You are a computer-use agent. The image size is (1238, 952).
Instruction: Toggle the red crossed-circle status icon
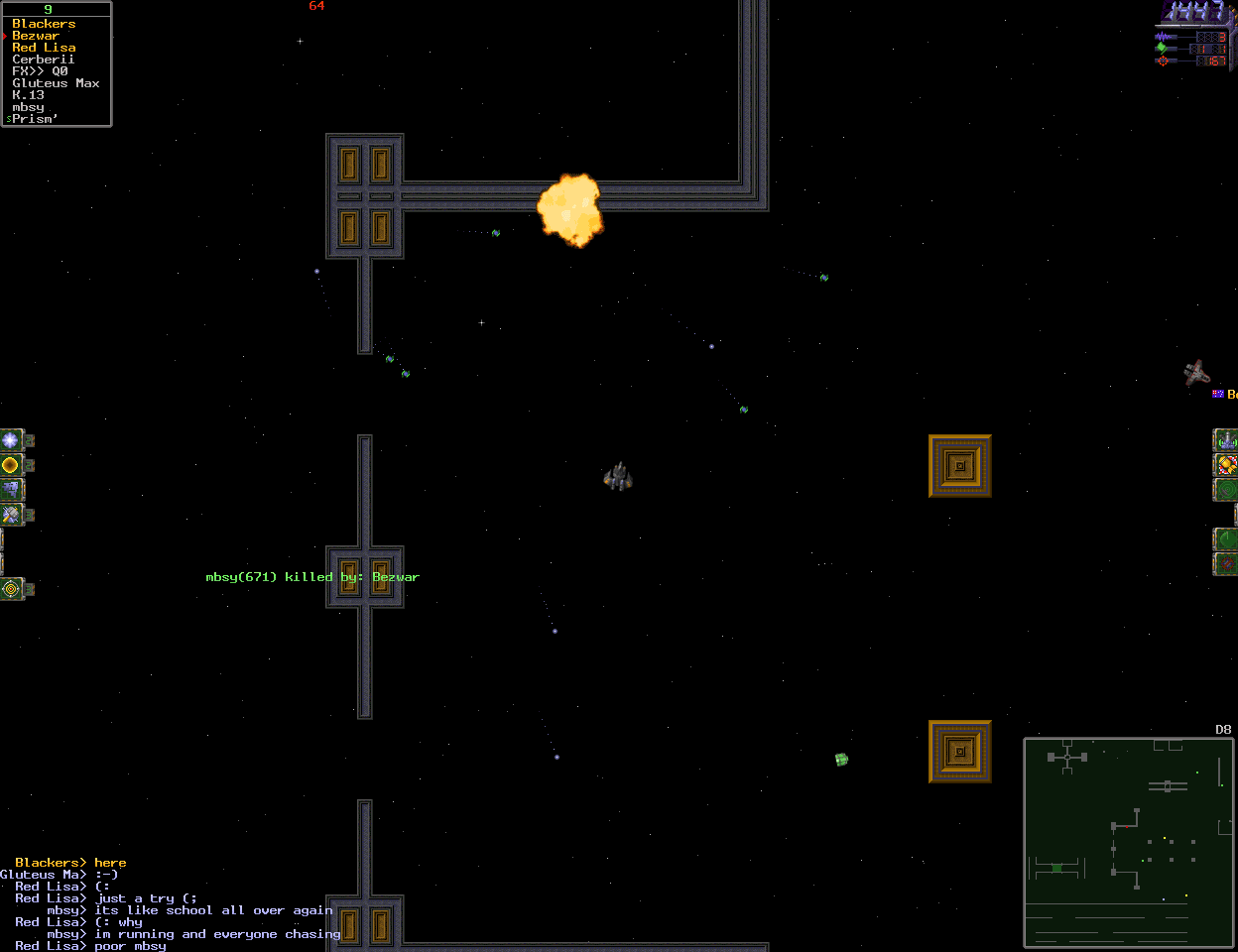coord(1226,564)
